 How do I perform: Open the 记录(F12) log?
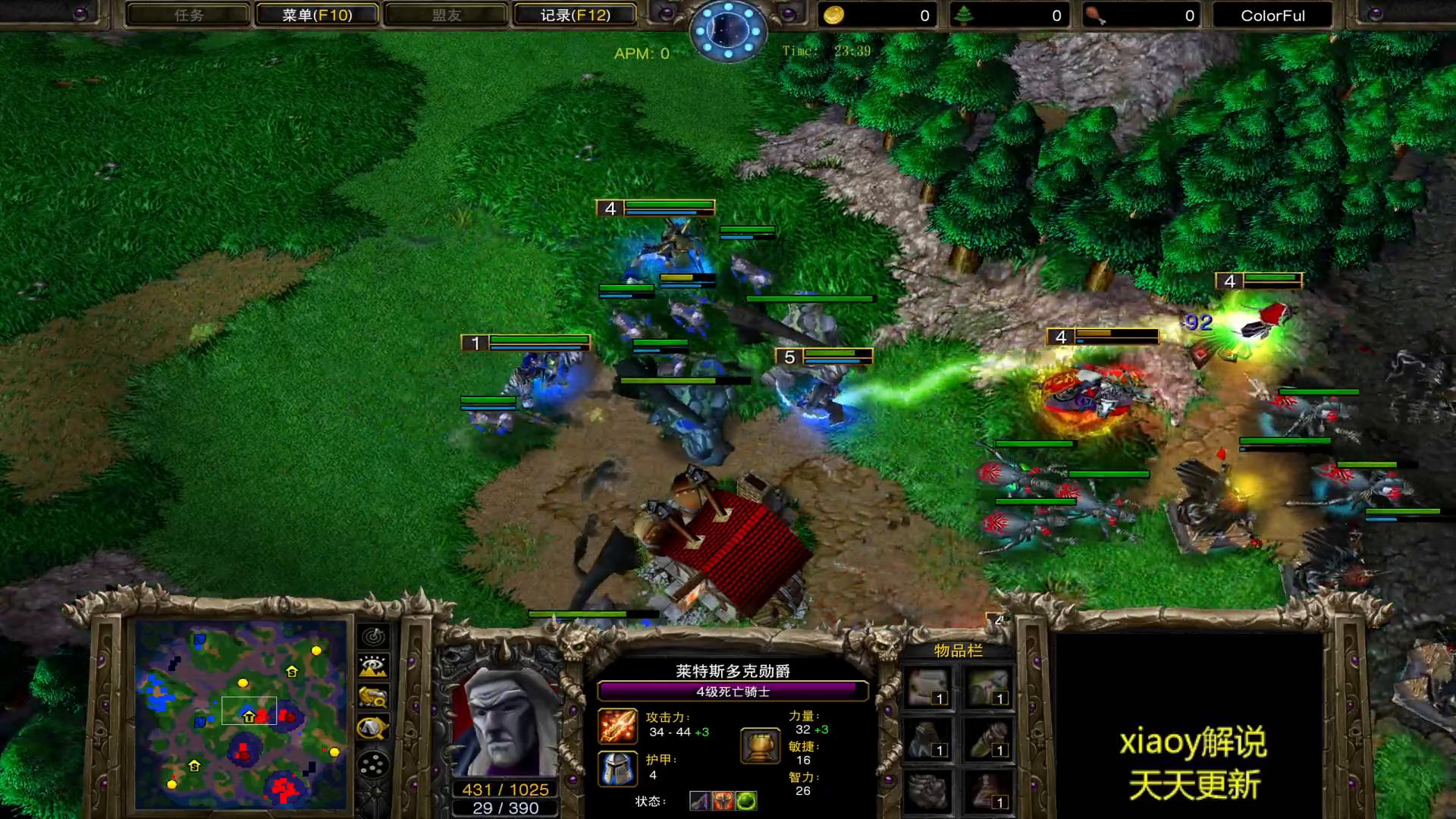[575, 15]
